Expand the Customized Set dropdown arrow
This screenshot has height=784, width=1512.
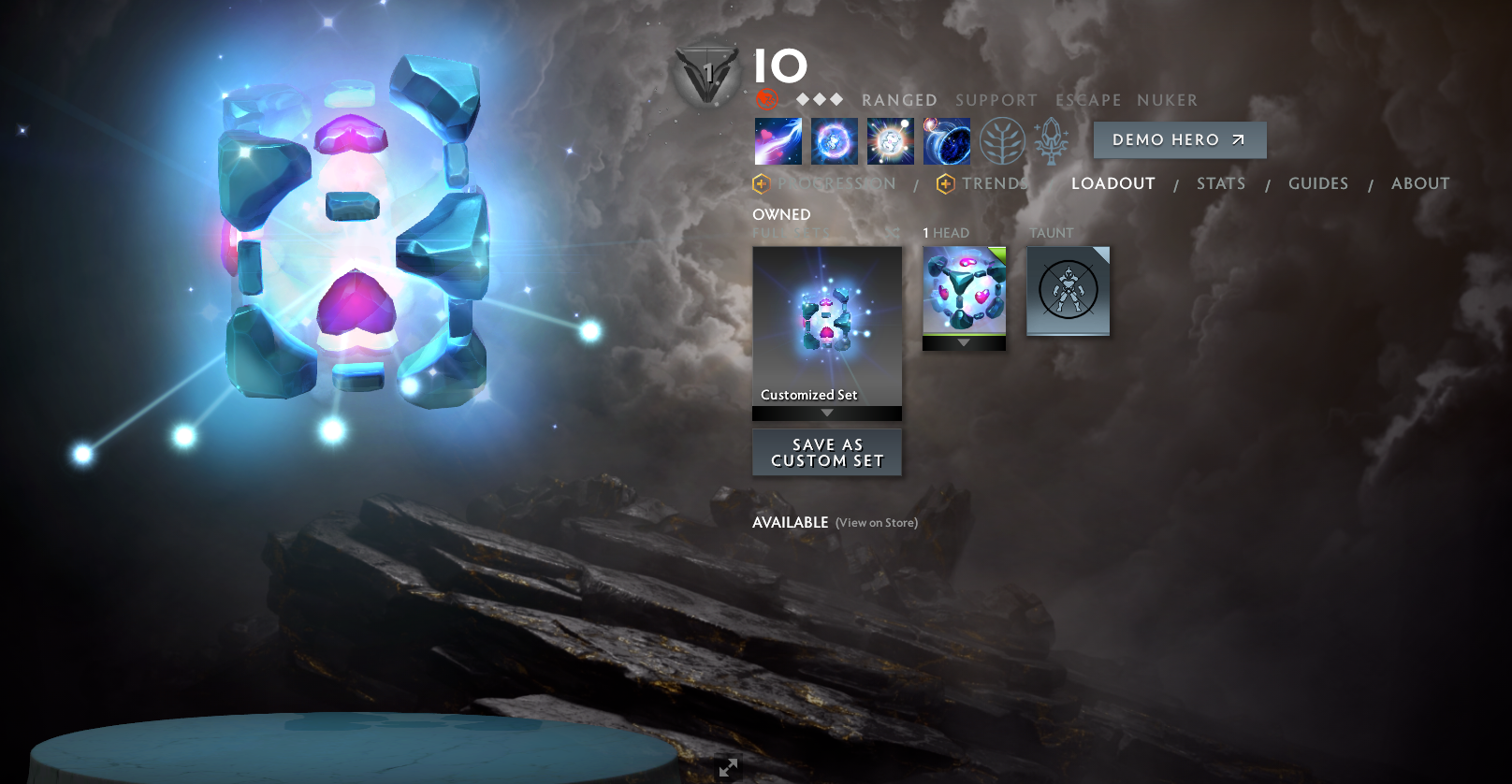pyautogui.click(x=826, y=412)
